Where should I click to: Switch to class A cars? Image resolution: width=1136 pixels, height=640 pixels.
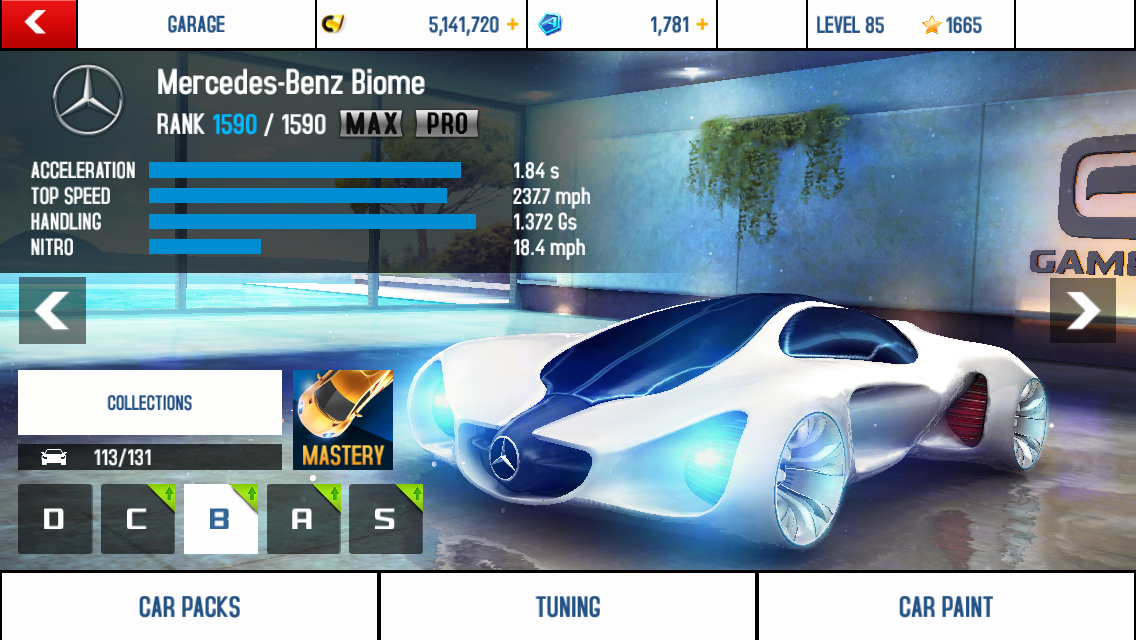pos(303,519)
